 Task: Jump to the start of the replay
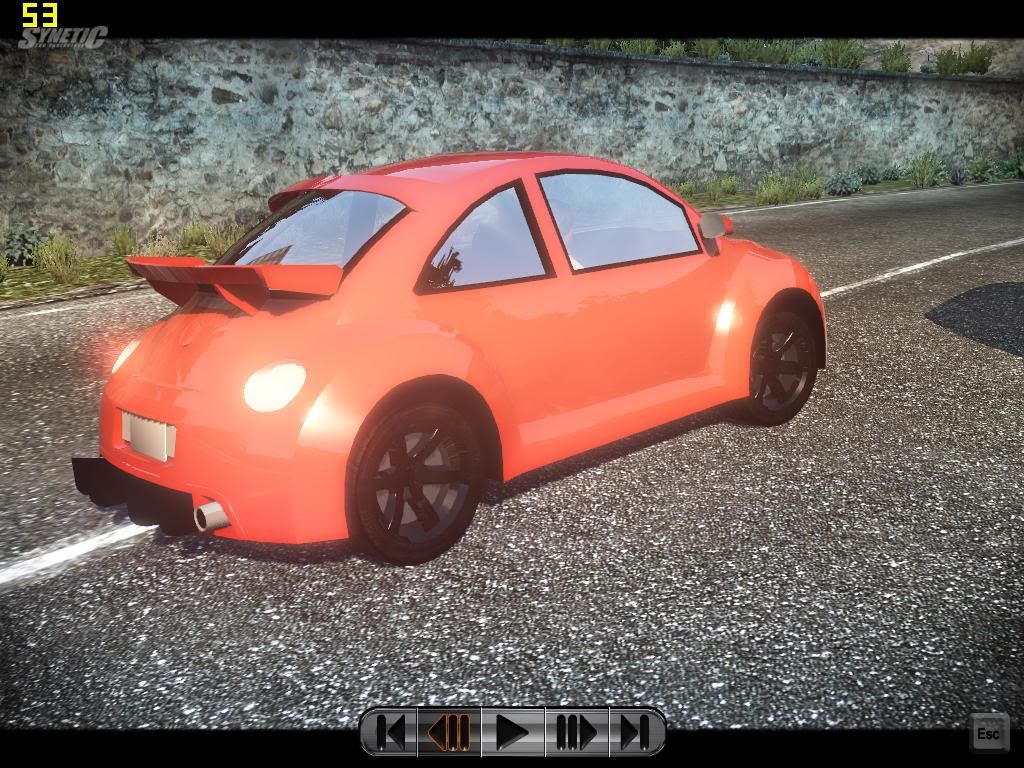tap(391, 732)
